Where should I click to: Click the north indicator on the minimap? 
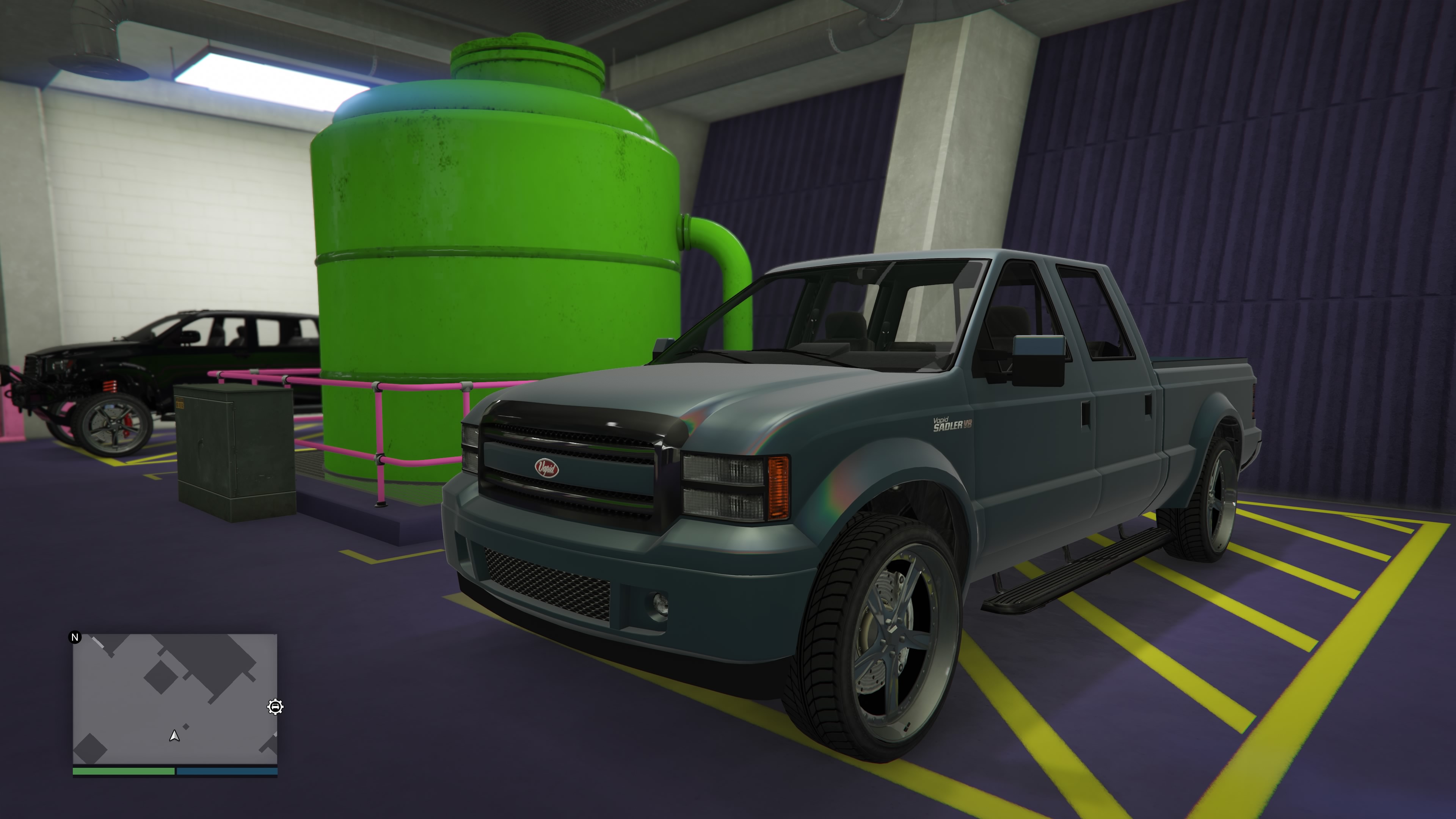point(75,637)
